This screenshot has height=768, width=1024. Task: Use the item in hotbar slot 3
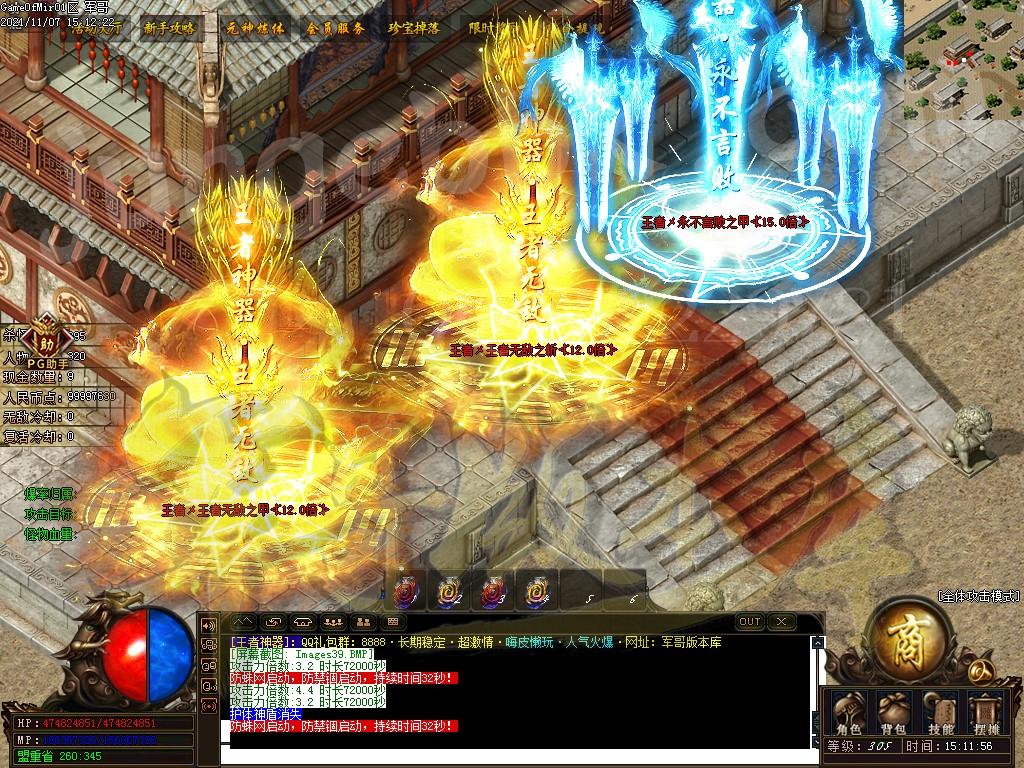click(491, 592)
